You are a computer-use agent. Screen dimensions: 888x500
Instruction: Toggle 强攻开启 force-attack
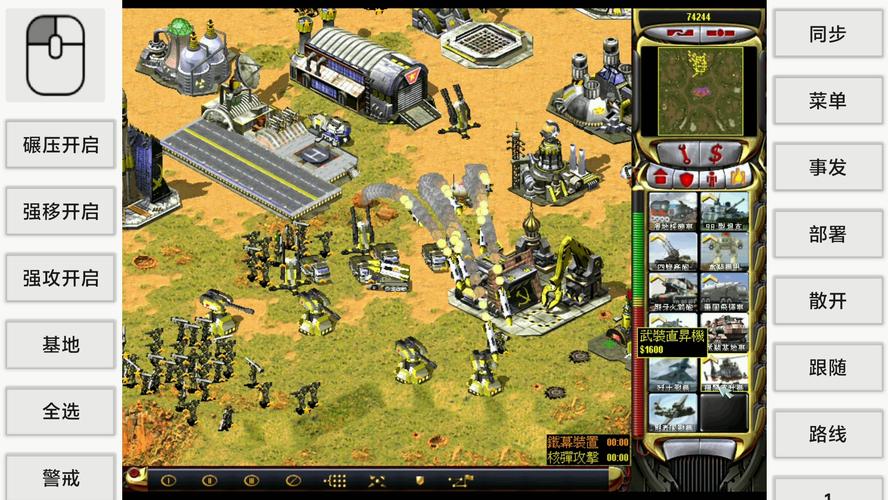61,278
